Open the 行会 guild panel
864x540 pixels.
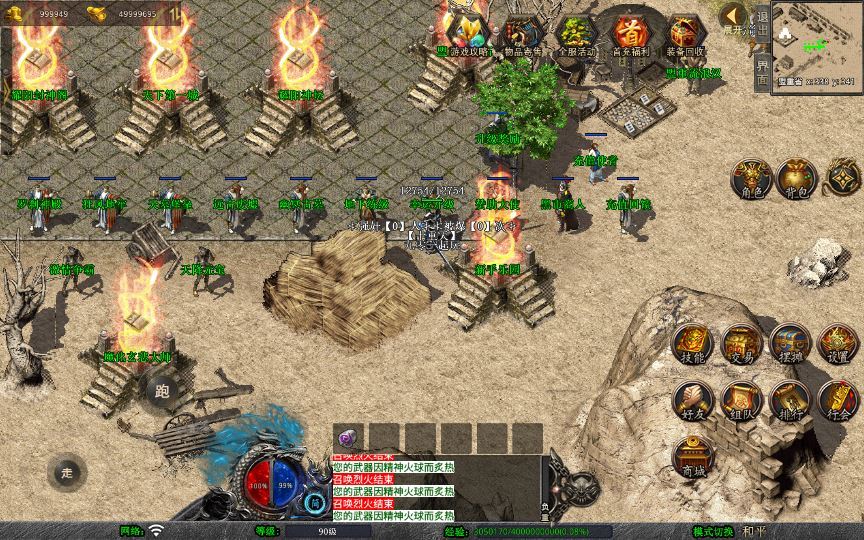tap(838, 400)
